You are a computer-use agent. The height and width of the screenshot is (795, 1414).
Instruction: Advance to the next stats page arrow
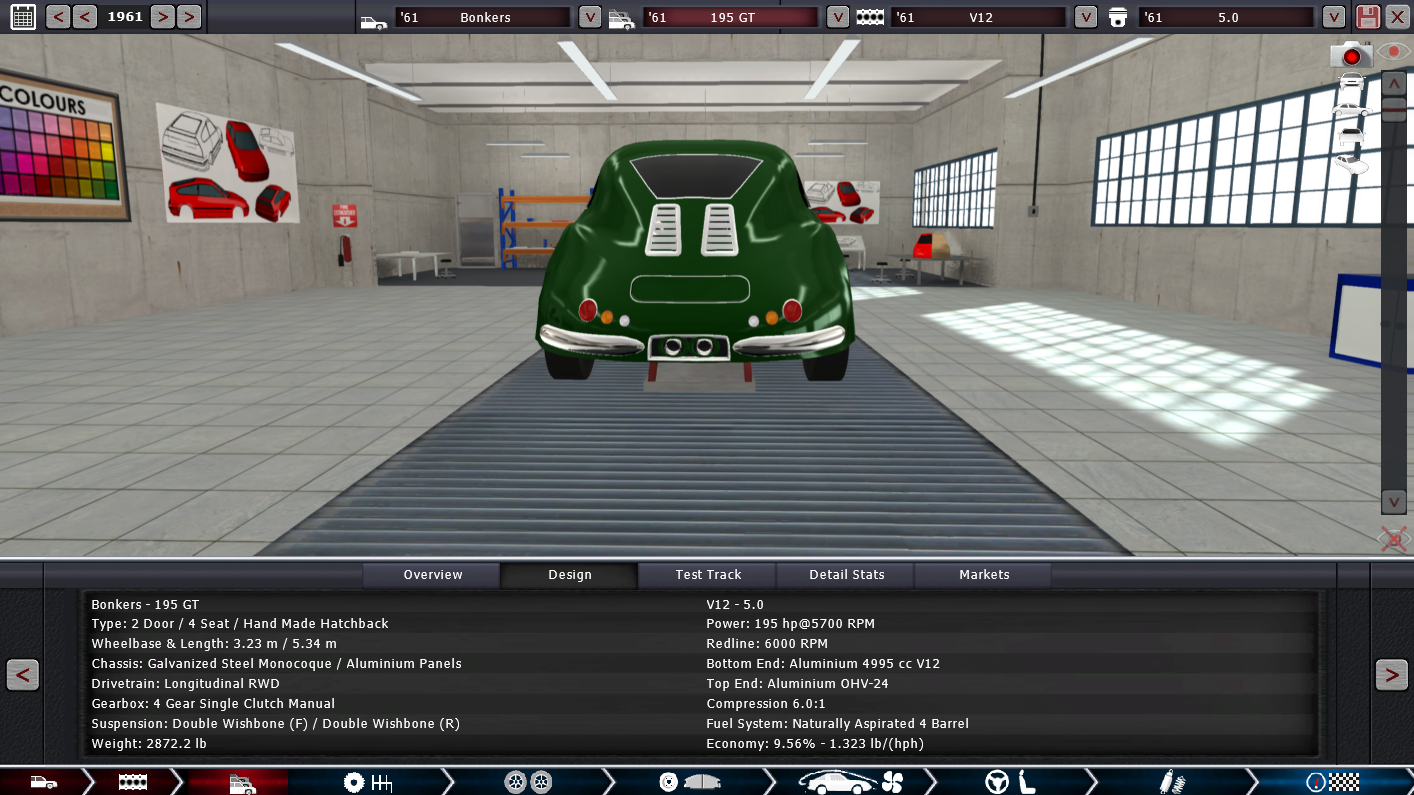(x=1391, y=675)
